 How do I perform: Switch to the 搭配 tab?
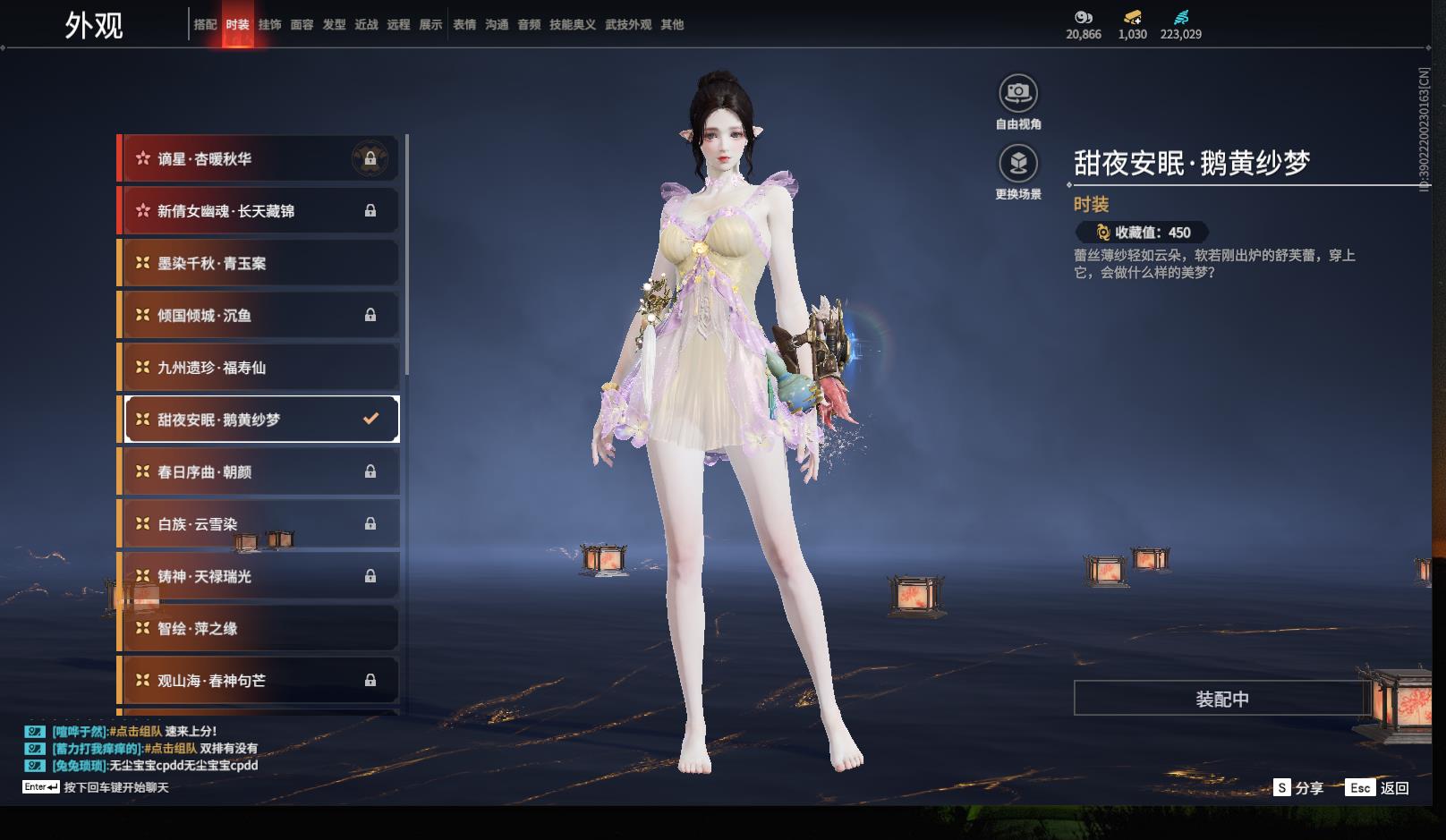(x=205, y=25)
